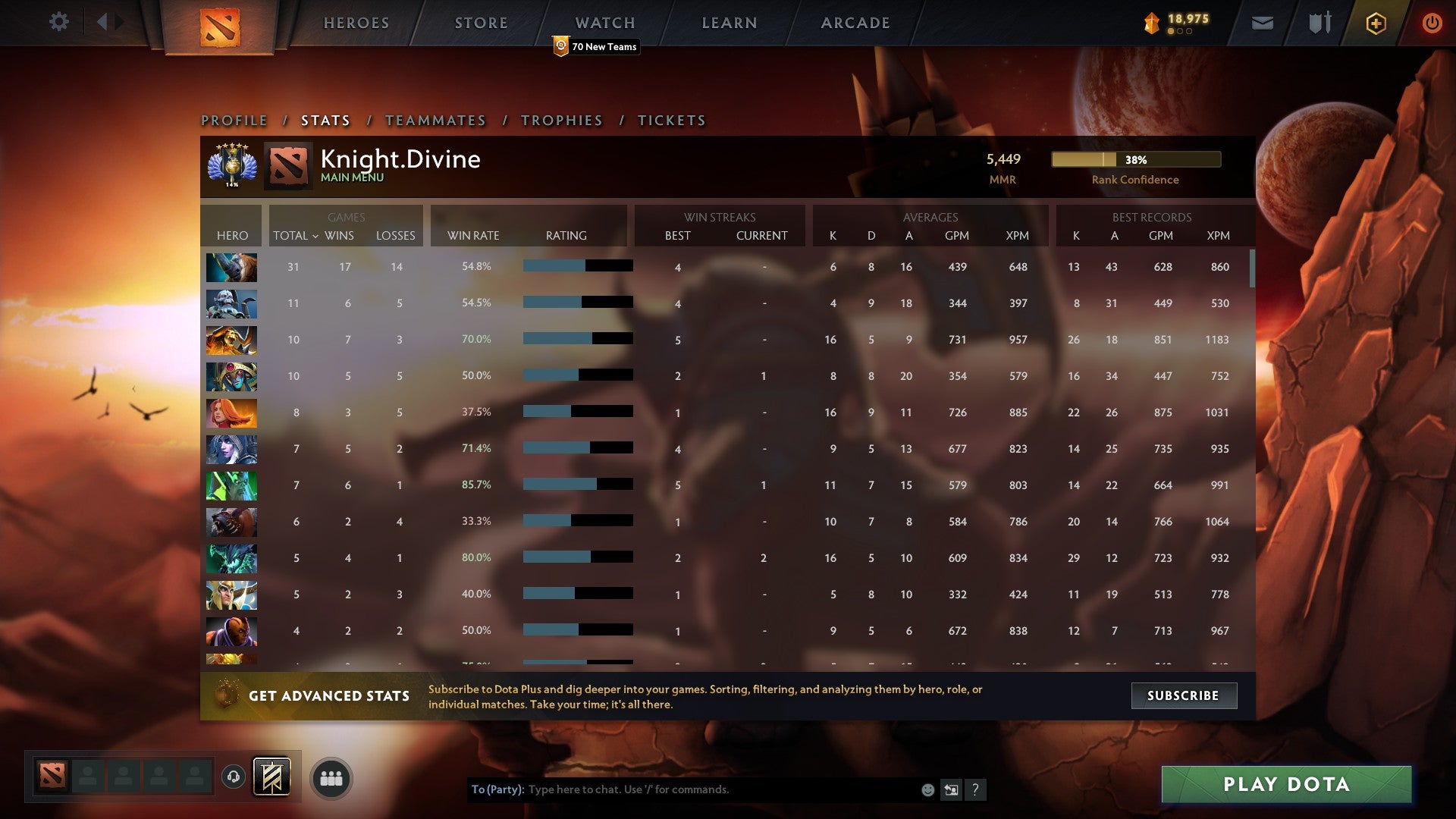Open the mail notifications inbox
Screen dimensions: 1456x819
pos(1263,23)
